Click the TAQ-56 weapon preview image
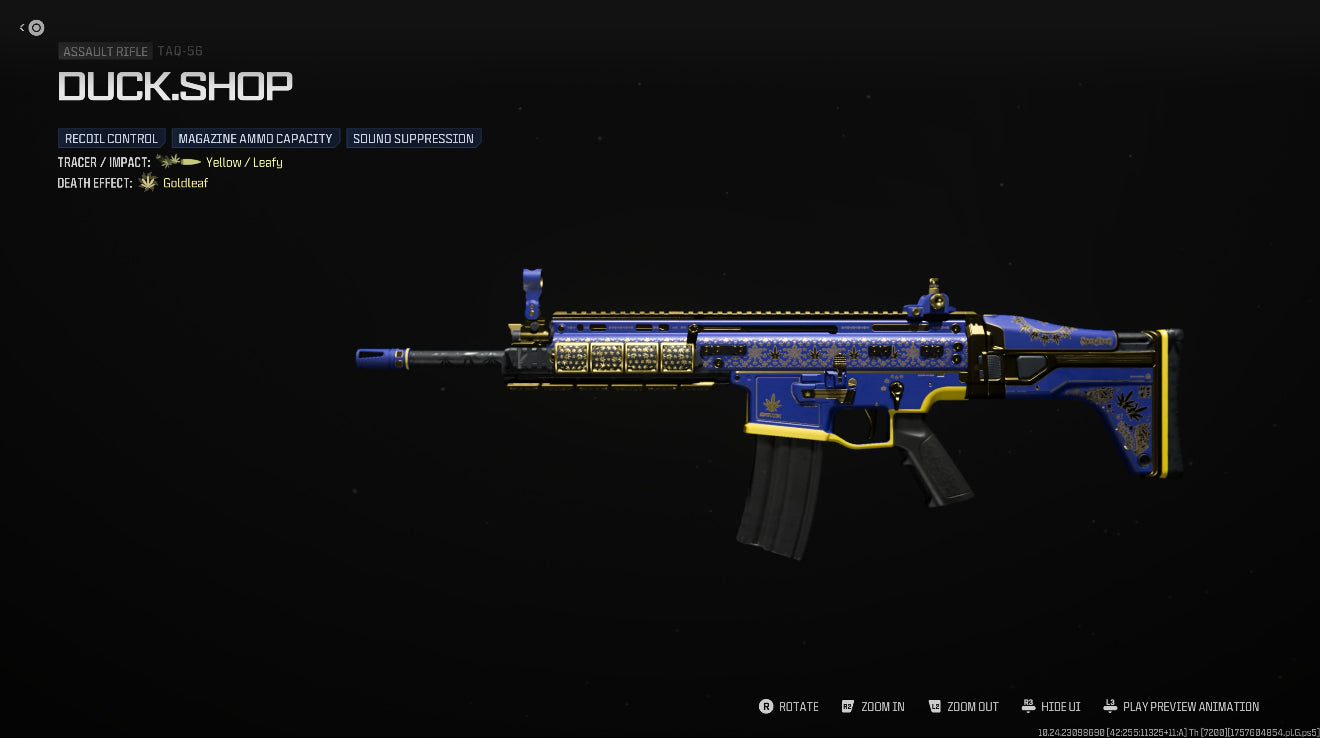The height and width of the screenshot is (738, 1320). point(800,380)
